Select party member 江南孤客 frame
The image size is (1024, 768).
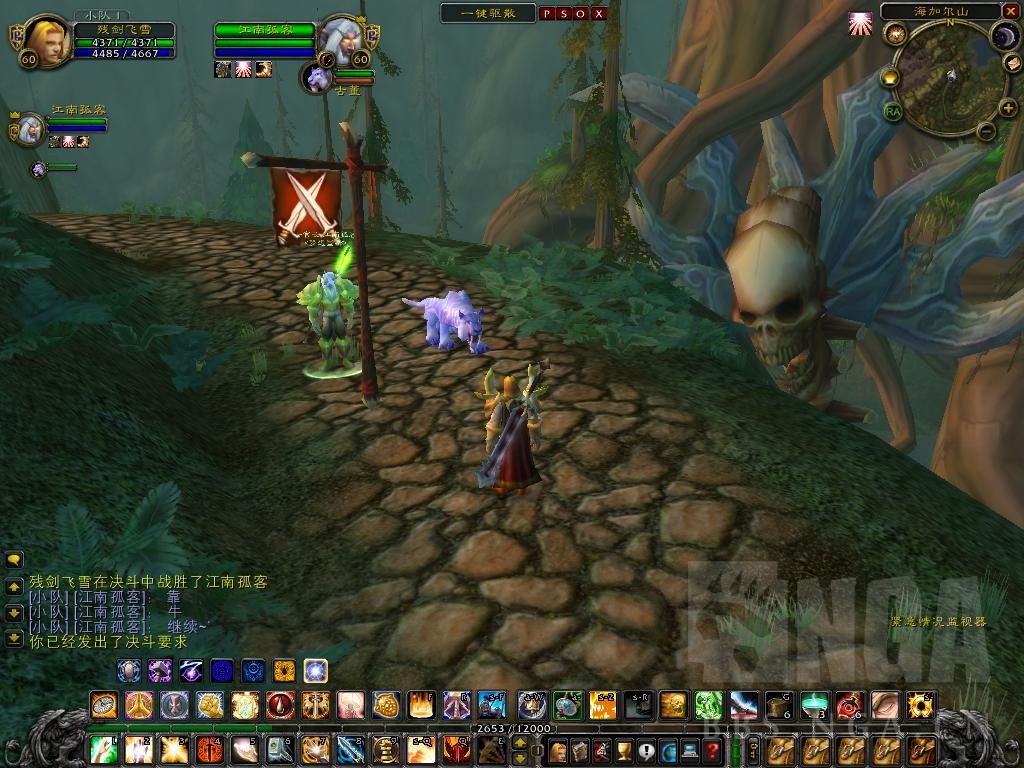[31, 128]
